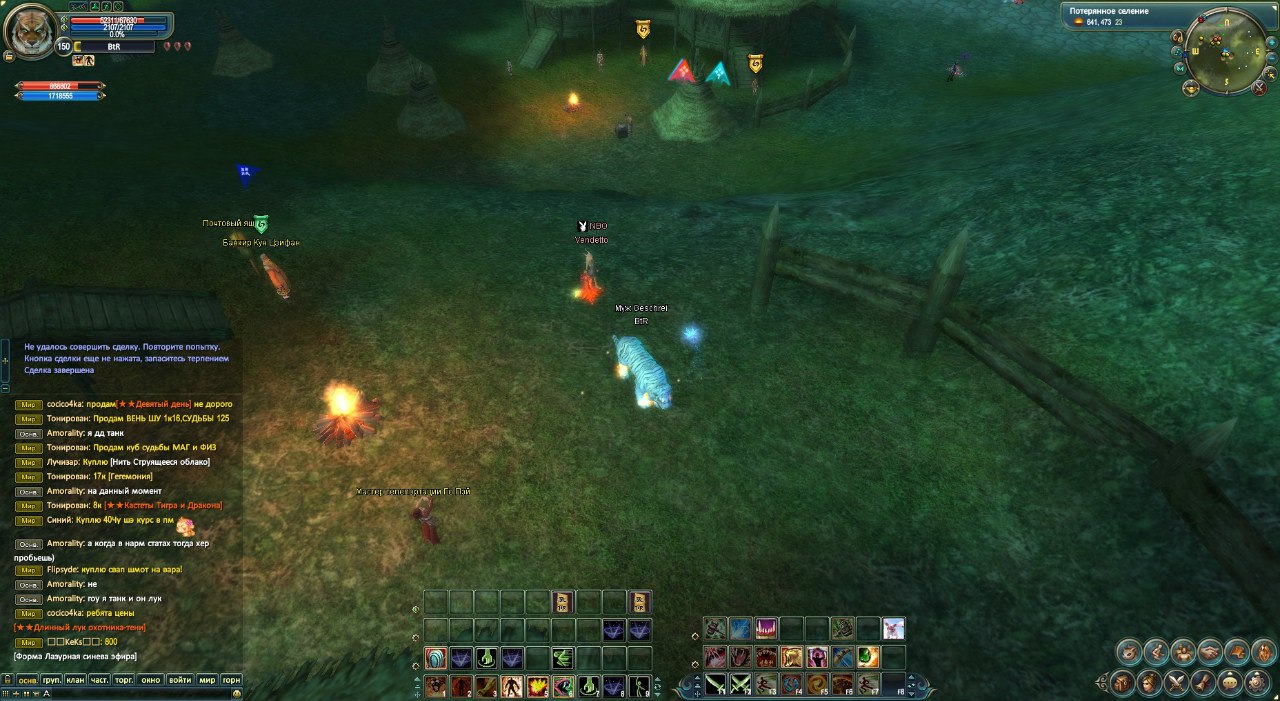This screenshot has width=1280, height=701.
Task: Click the crossed swords button by minimap
Action: pos(1261,88)
